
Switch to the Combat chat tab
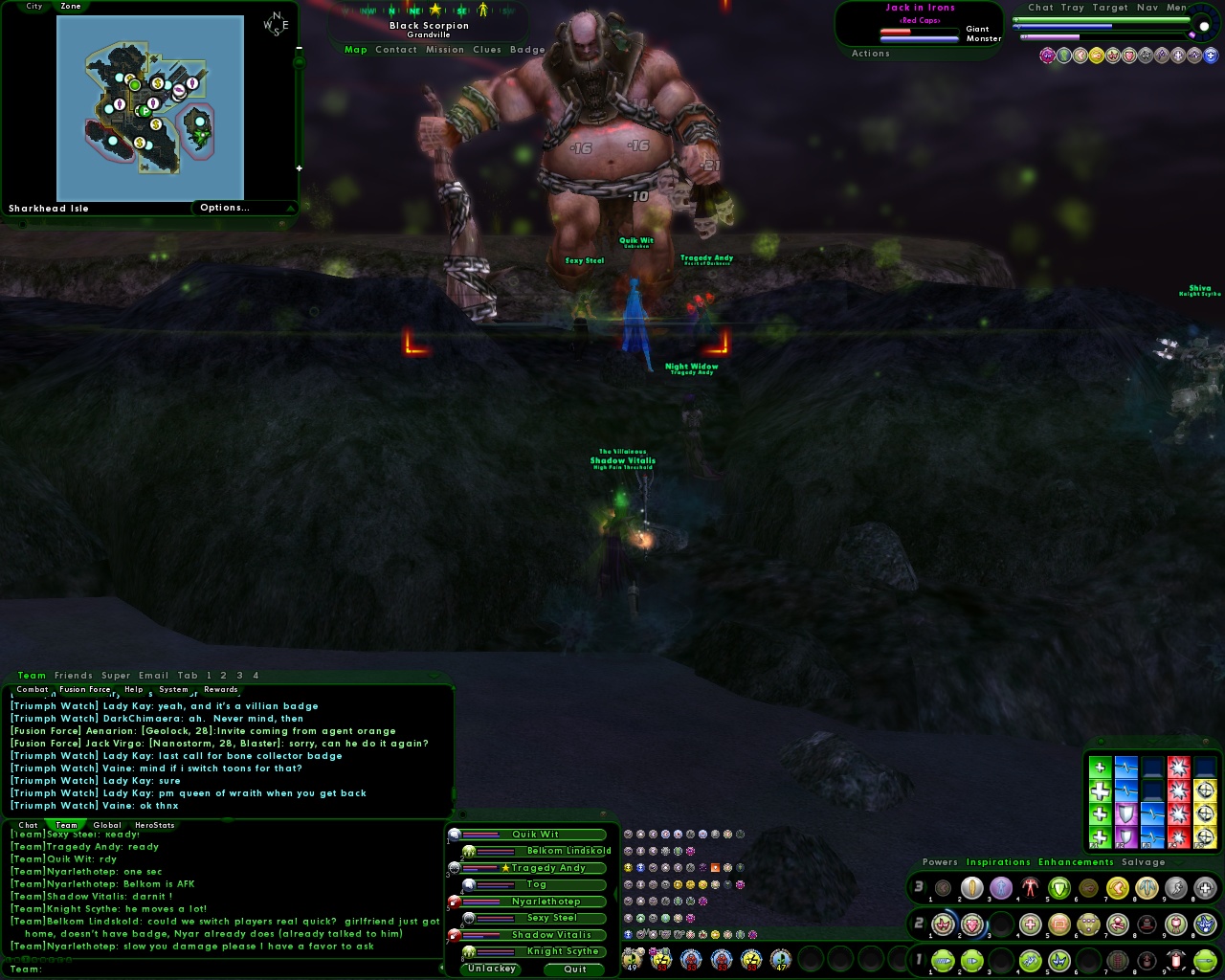[x=33, y=689]
